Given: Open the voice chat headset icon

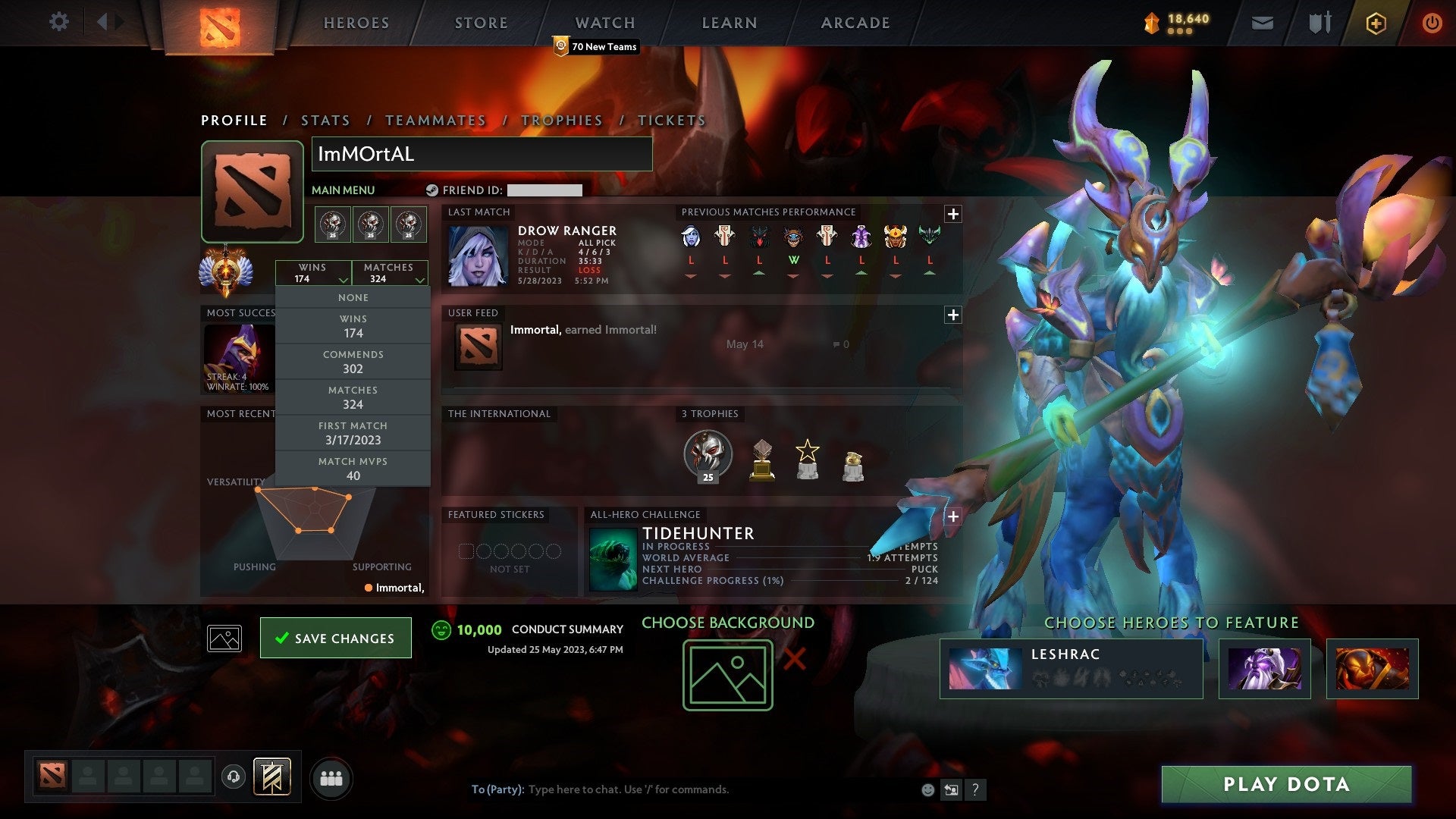Looking at the screenshot, I should coord(235,777).
